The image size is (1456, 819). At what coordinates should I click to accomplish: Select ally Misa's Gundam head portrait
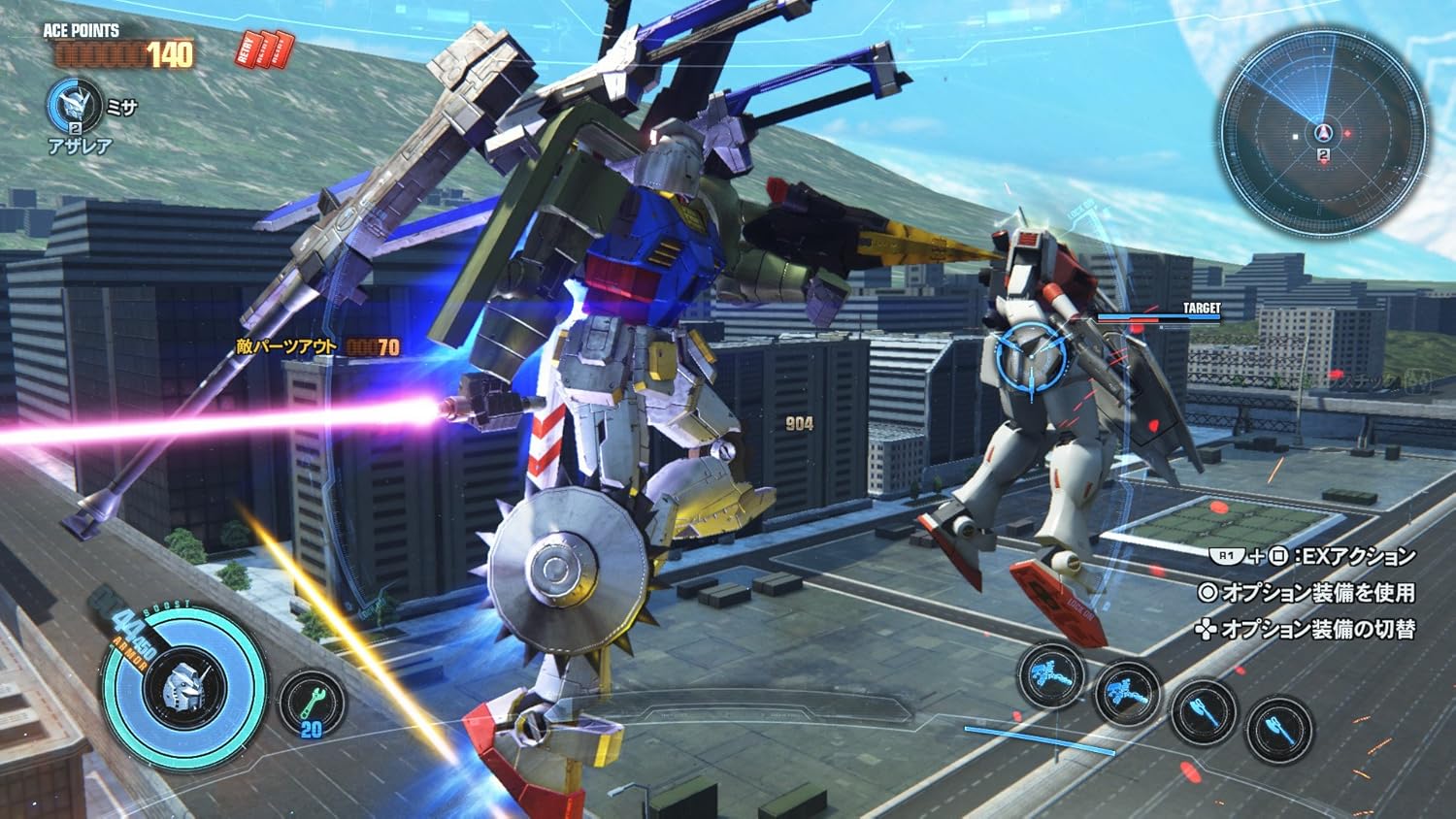75,104
